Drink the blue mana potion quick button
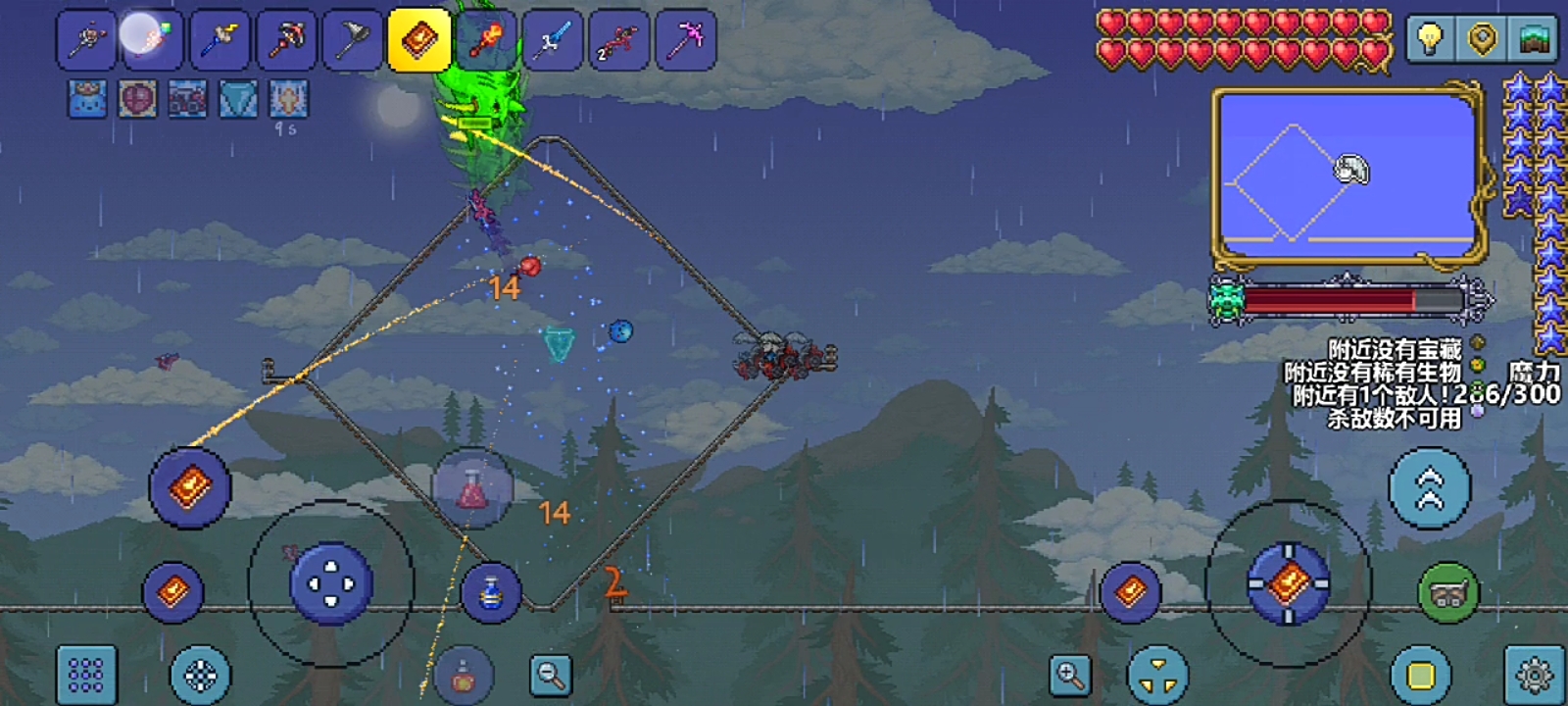 (x=490, y=592)
